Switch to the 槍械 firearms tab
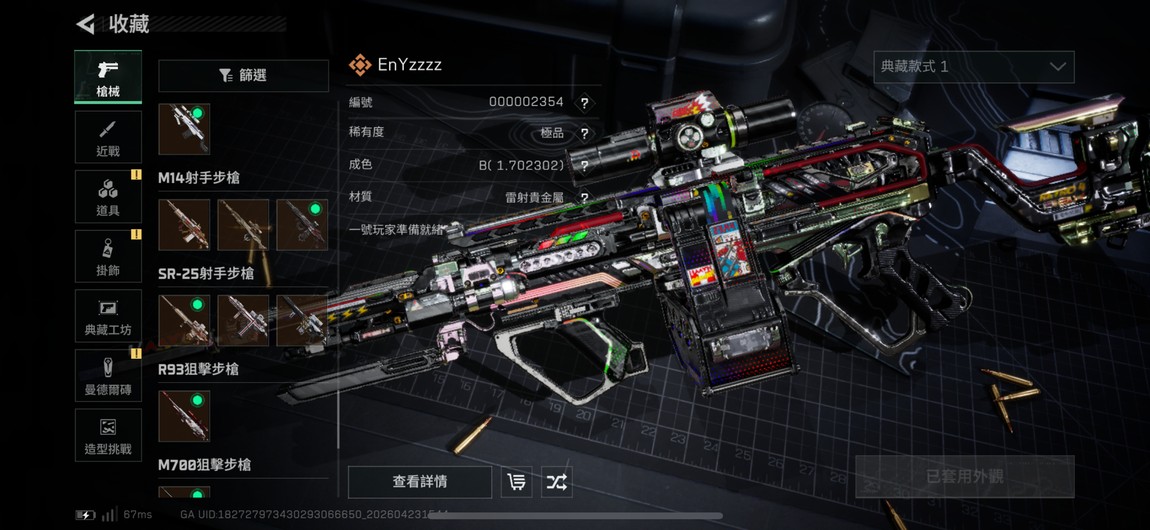 pyautogui.click(x=108, y=76)
